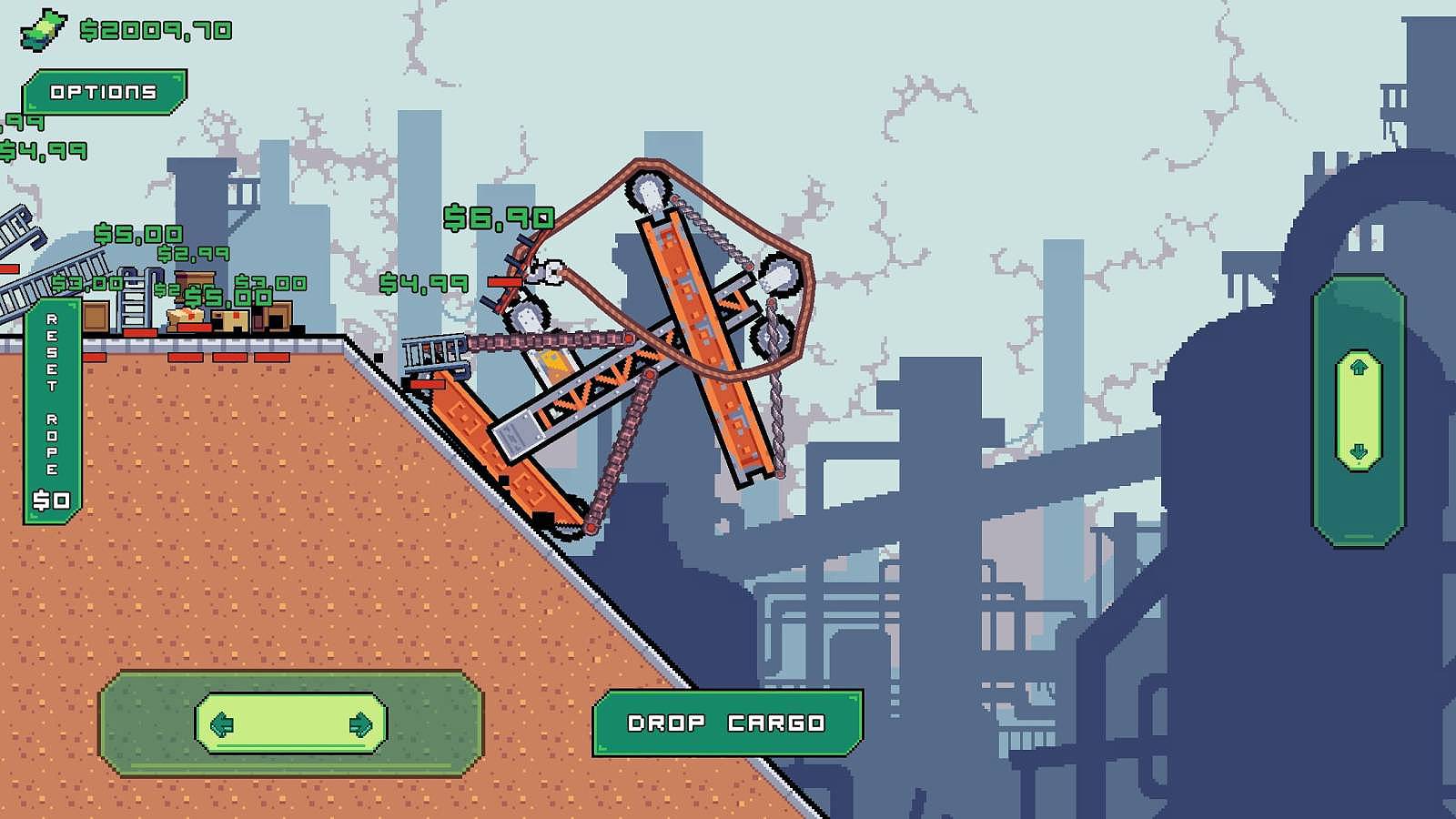Click the bottom-left horizontal arrow control pad
Image resolution: width=1456 pixels, height=819 pixels.
(293, 722)
